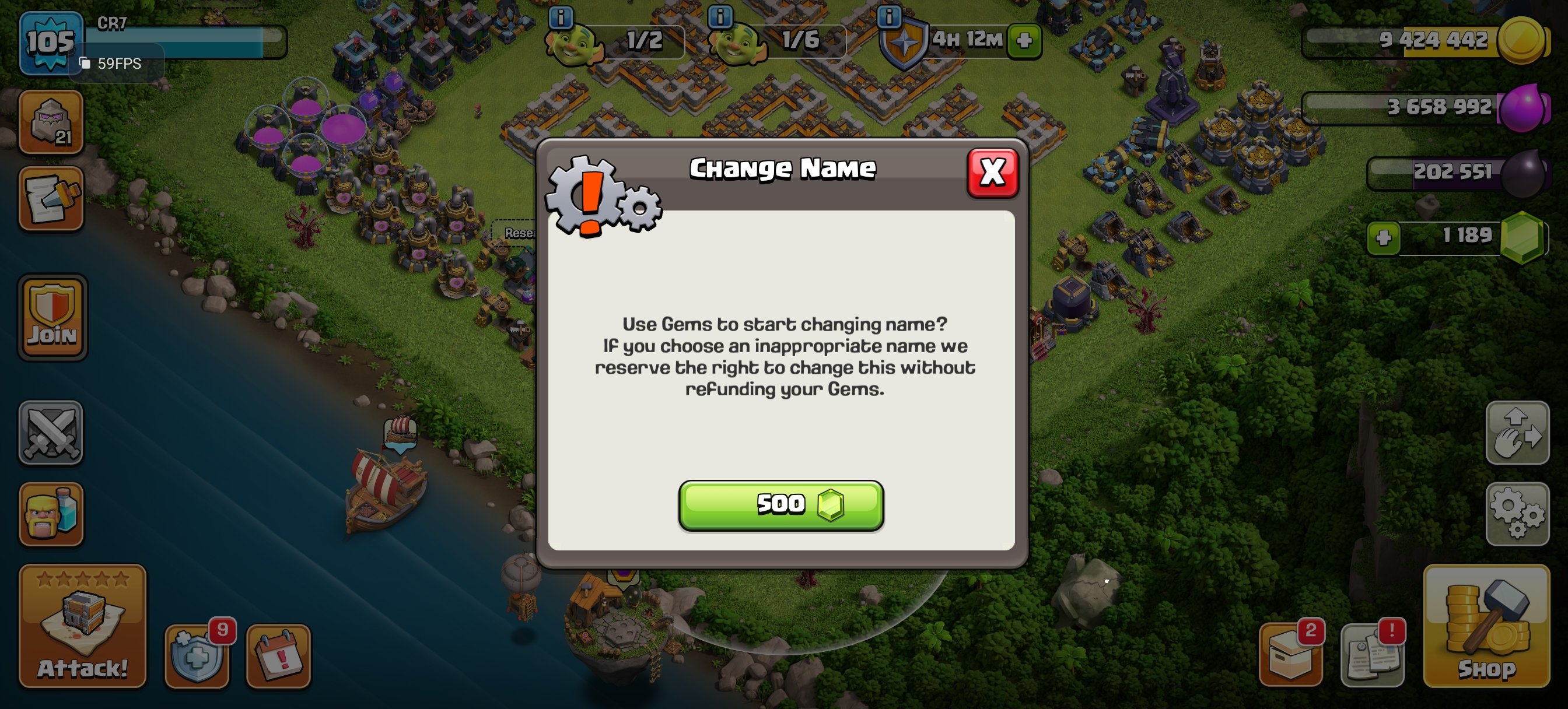Close the Change Name popup

(x=992, y=171)
